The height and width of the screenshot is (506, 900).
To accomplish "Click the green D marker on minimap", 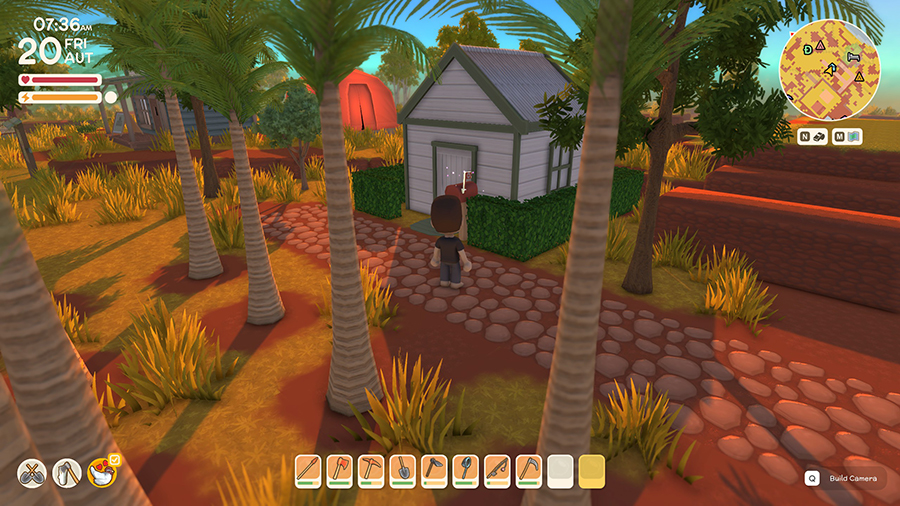I will (x=806, y=48).
